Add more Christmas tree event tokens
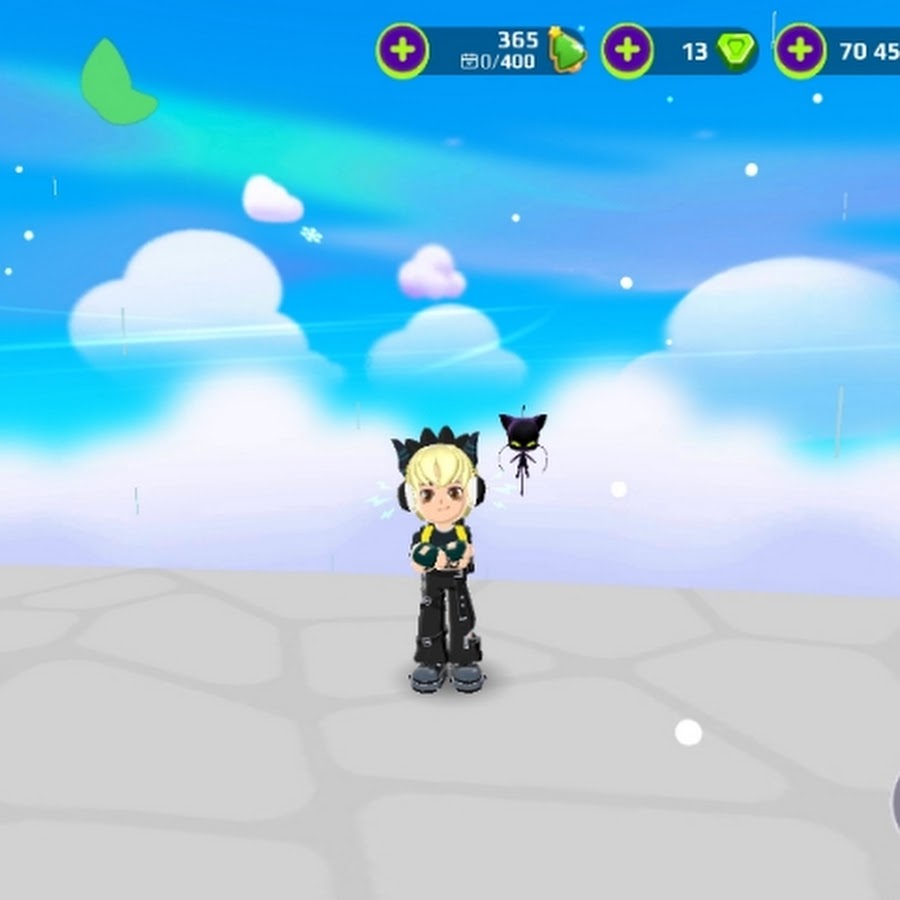The height and width of the screenshot is (900, 900). (x=402, y=51)
